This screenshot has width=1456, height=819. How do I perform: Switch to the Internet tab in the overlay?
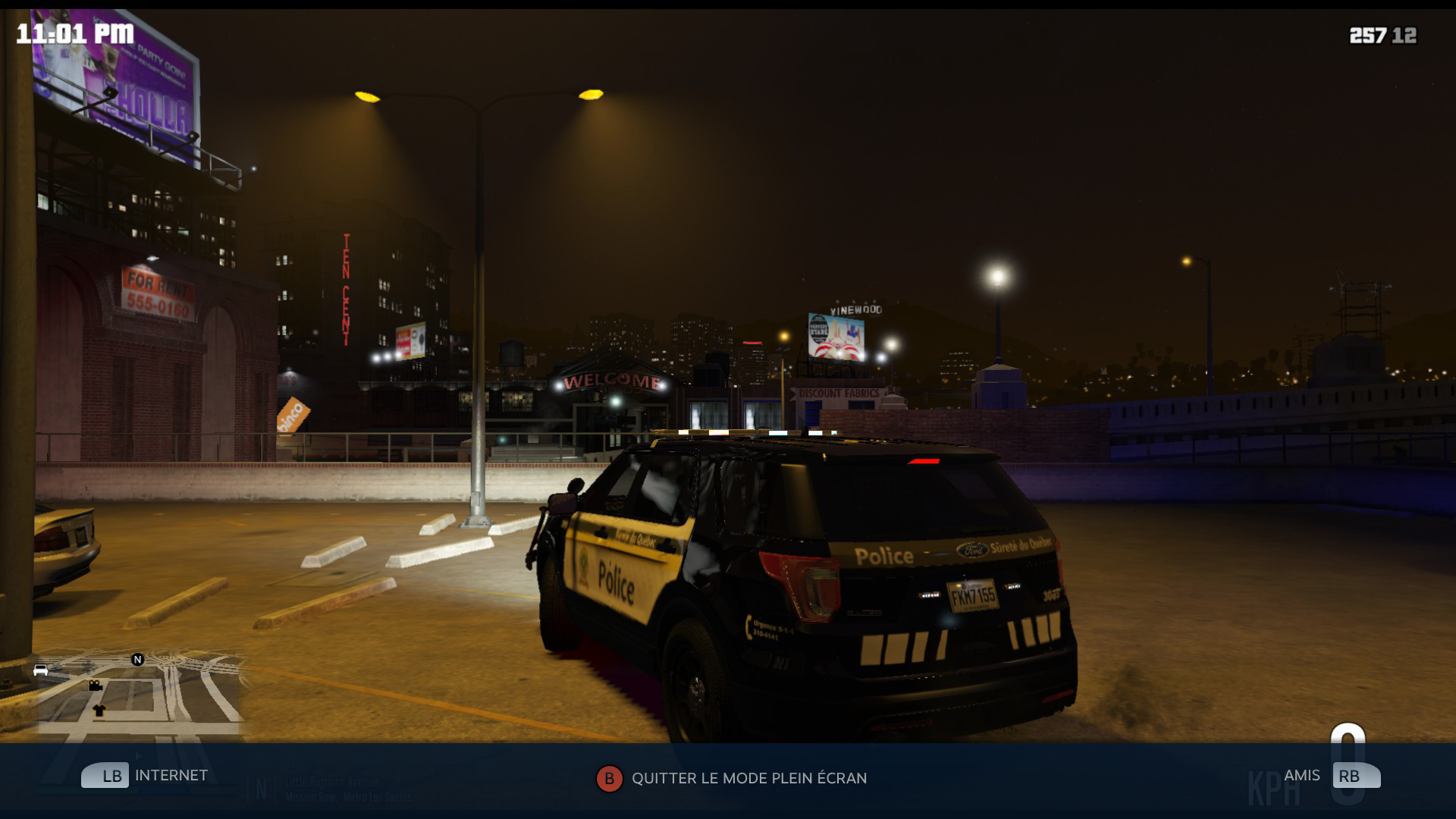click(145, 776)
